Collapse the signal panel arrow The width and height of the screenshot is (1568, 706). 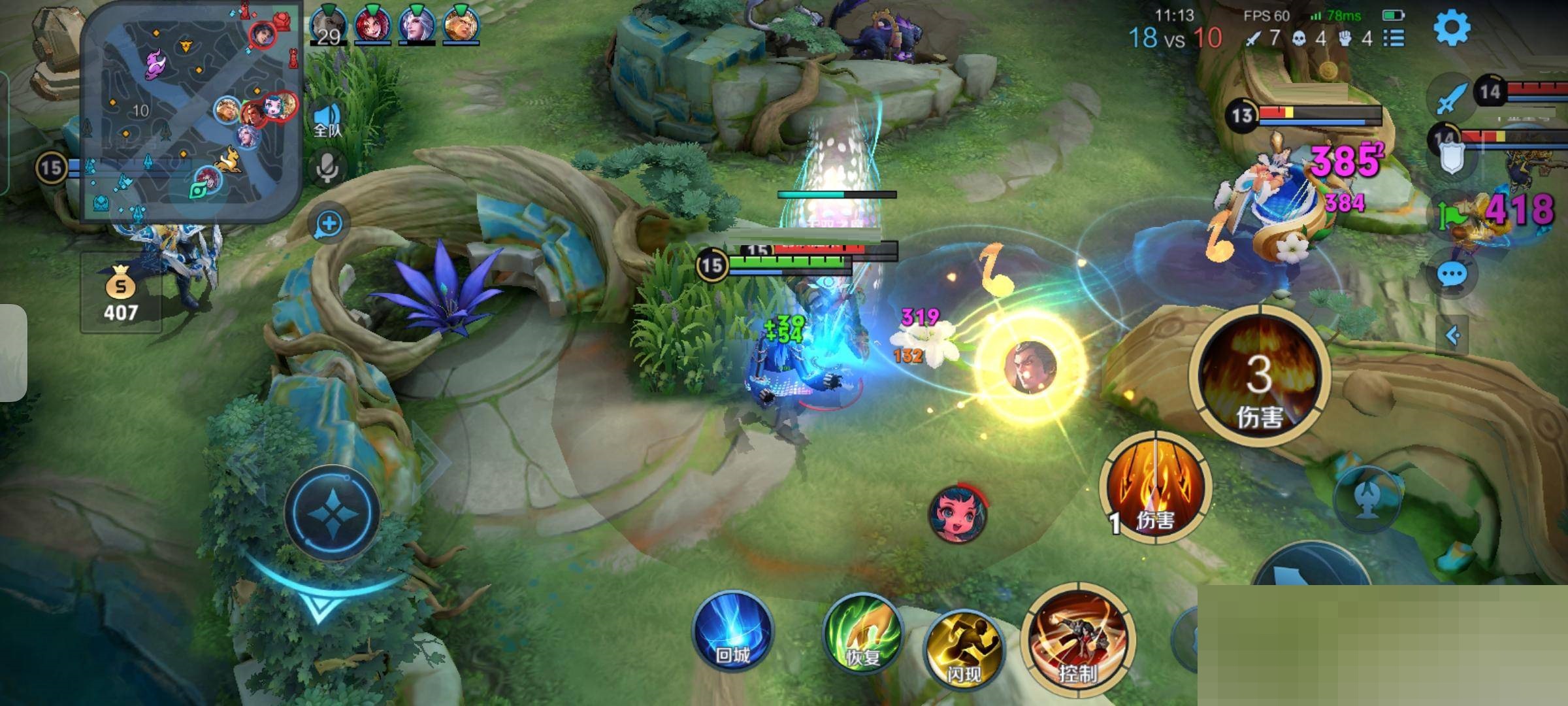1452,335
